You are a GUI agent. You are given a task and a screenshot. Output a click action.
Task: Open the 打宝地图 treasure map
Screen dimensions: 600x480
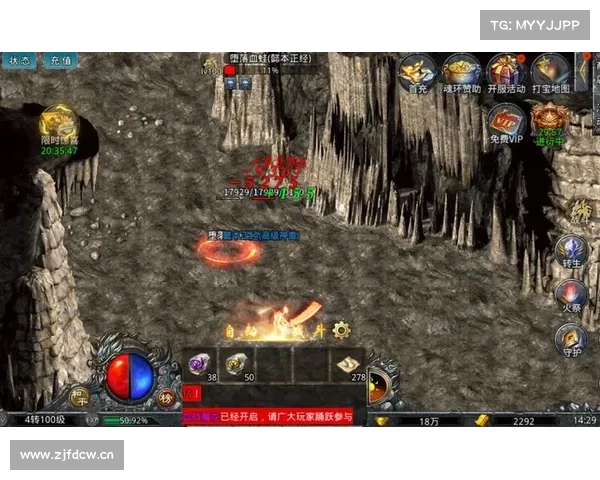(551, 70)
